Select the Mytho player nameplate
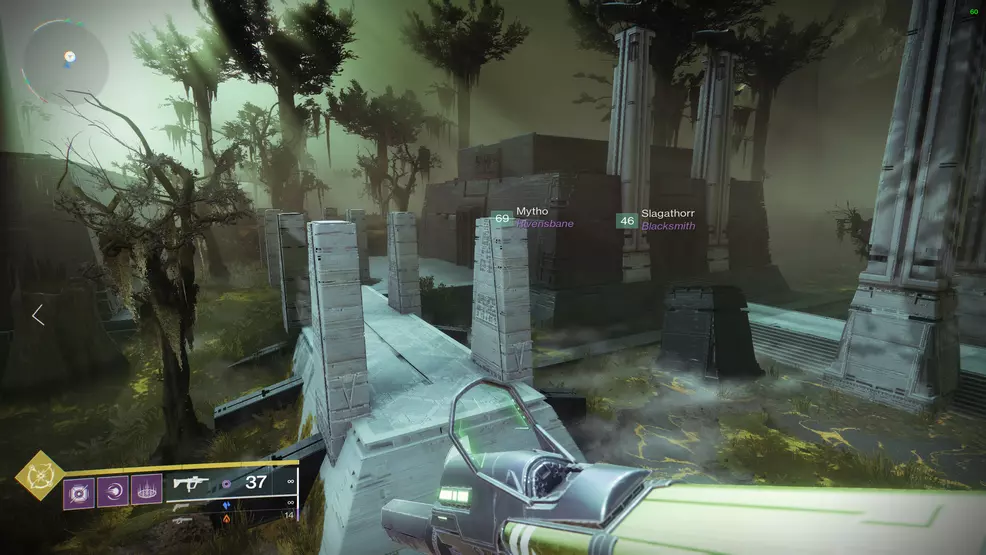Image resolution: width=986 pixels, height=555 pixels. 532,218
